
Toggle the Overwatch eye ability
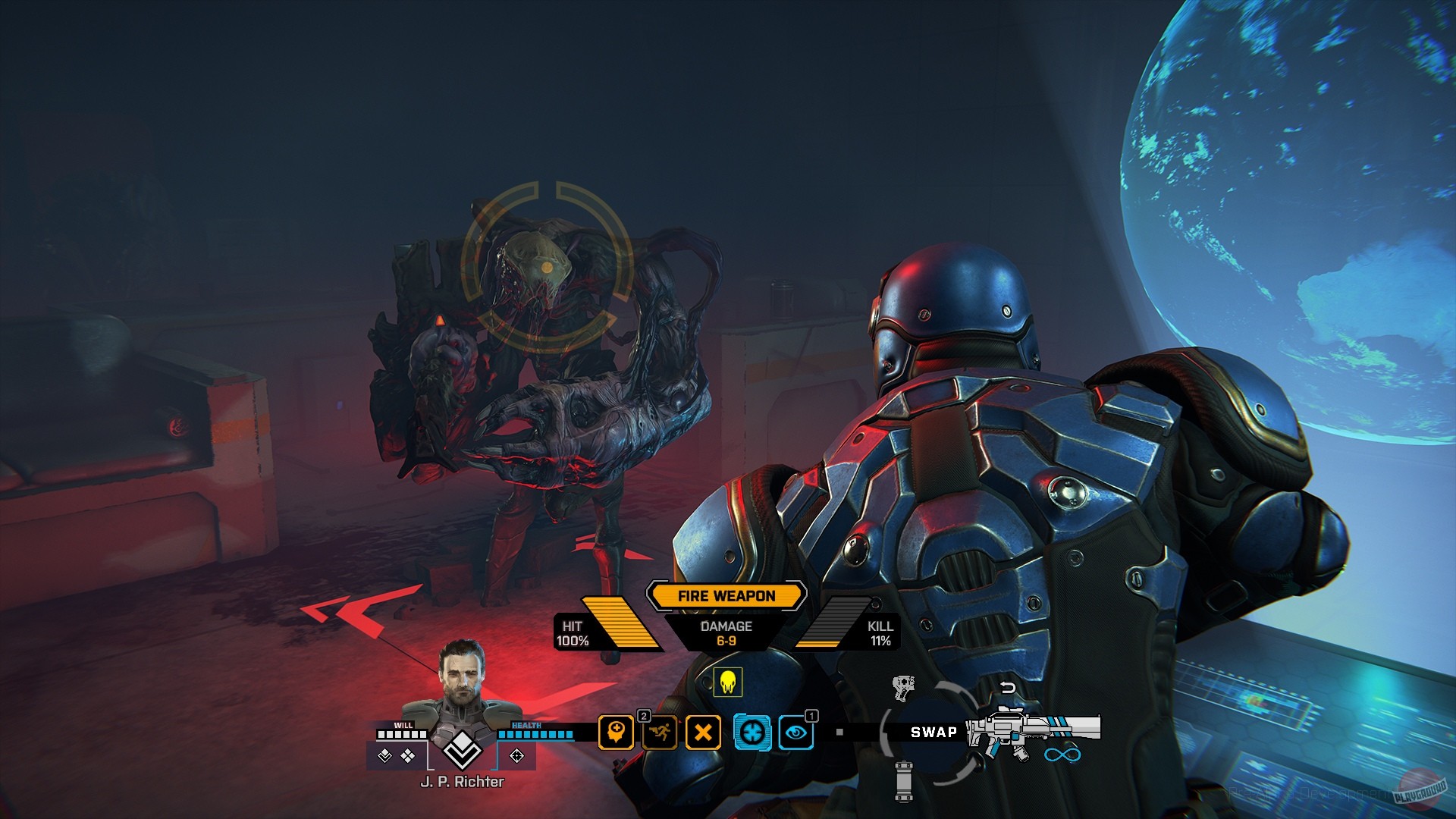click(x=795, y=731)
